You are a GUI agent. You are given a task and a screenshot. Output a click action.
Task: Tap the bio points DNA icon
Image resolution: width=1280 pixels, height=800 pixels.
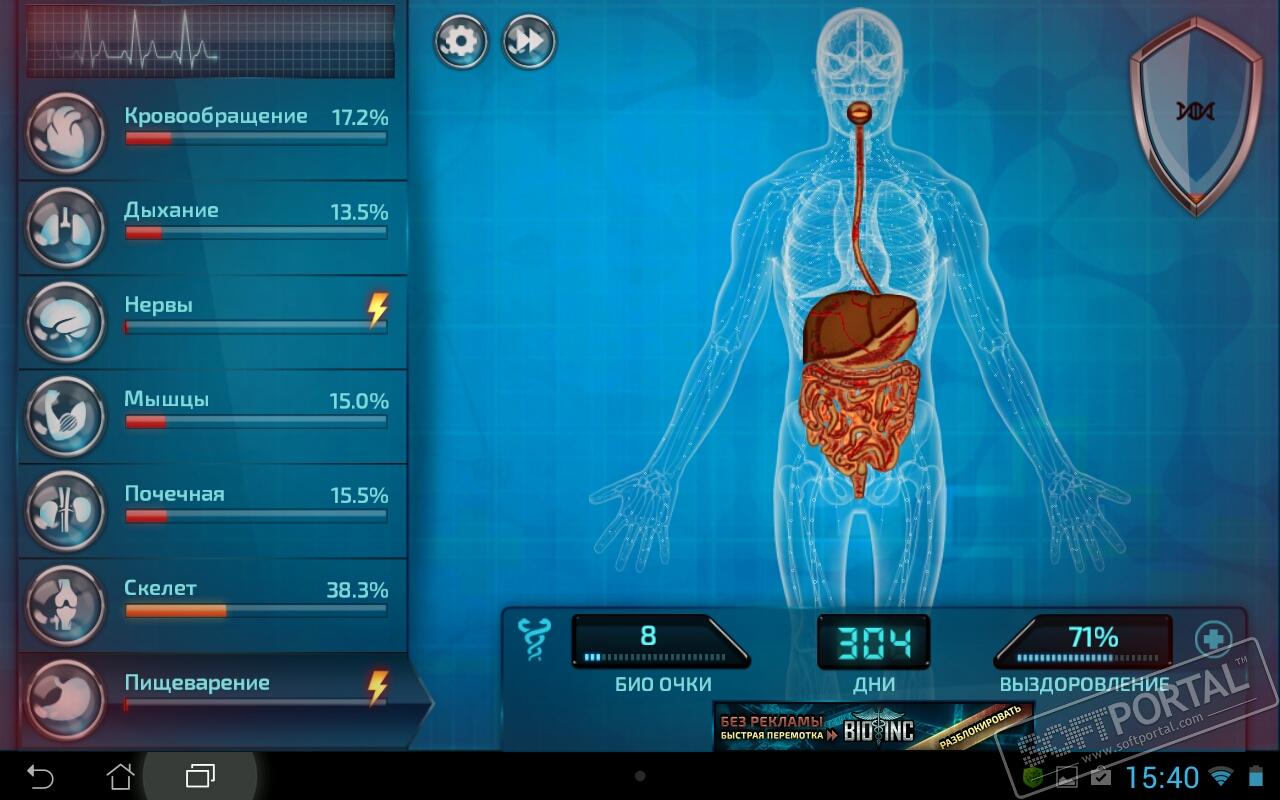(532, 640)
